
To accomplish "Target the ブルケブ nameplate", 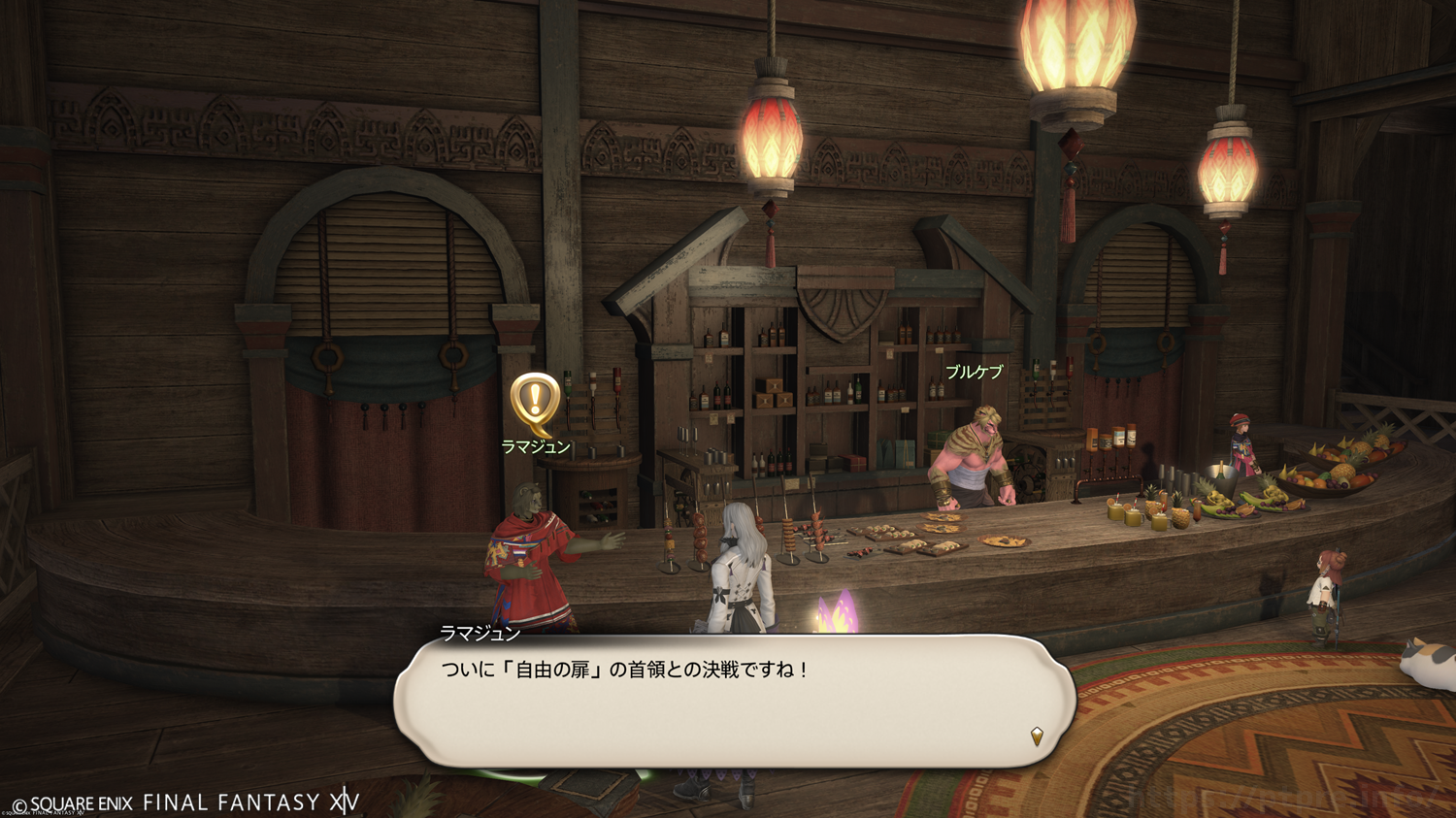I will point(974,372).
